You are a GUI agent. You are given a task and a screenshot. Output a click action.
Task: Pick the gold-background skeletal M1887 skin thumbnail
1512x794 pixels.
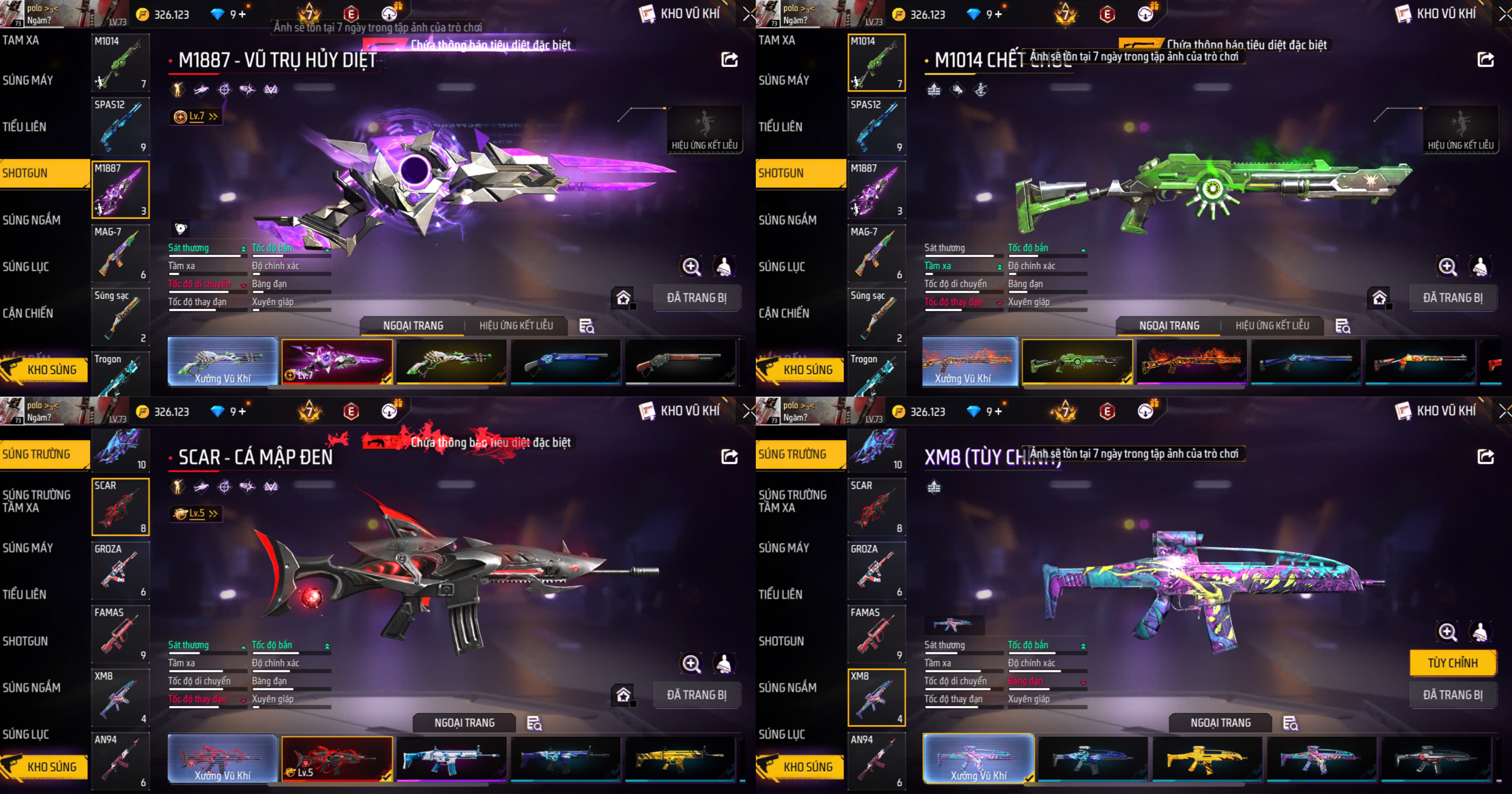(x=451, y=360)
